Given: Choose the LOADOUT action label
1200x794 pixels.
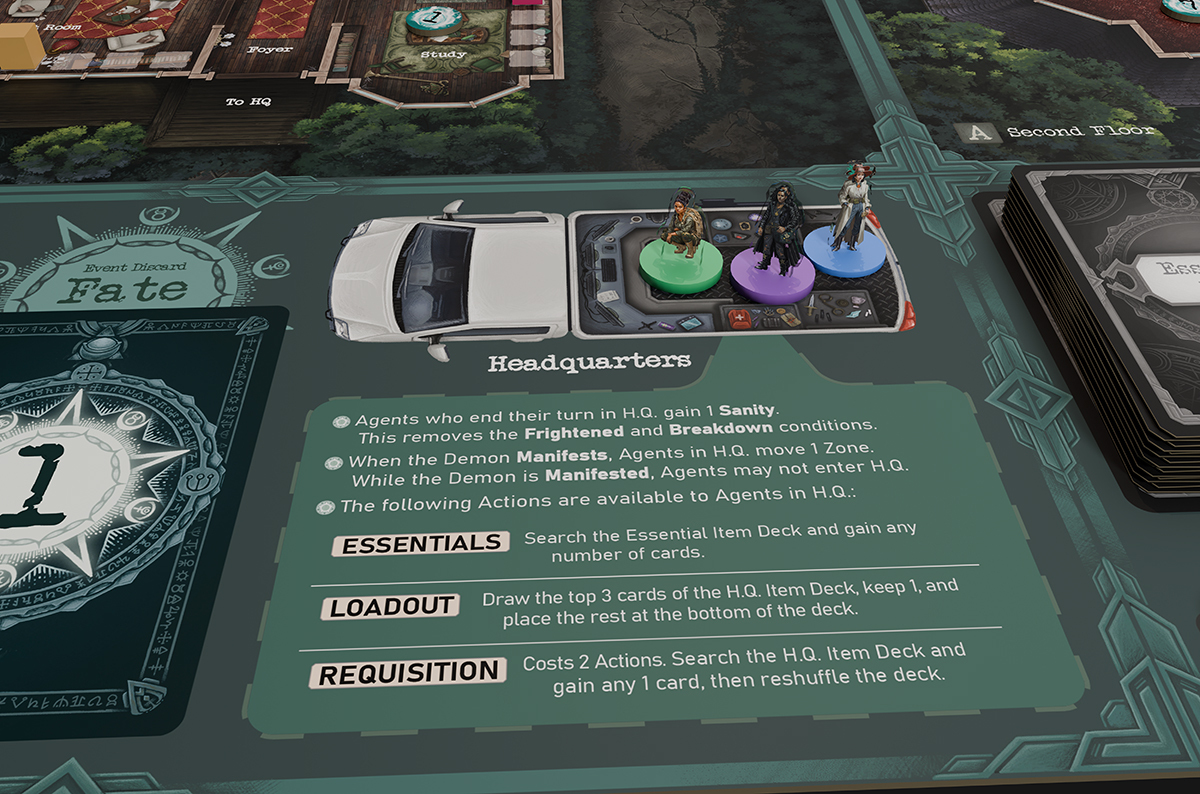Looking at the screenshot, I should pyautogui.click(x=393, y=607).
